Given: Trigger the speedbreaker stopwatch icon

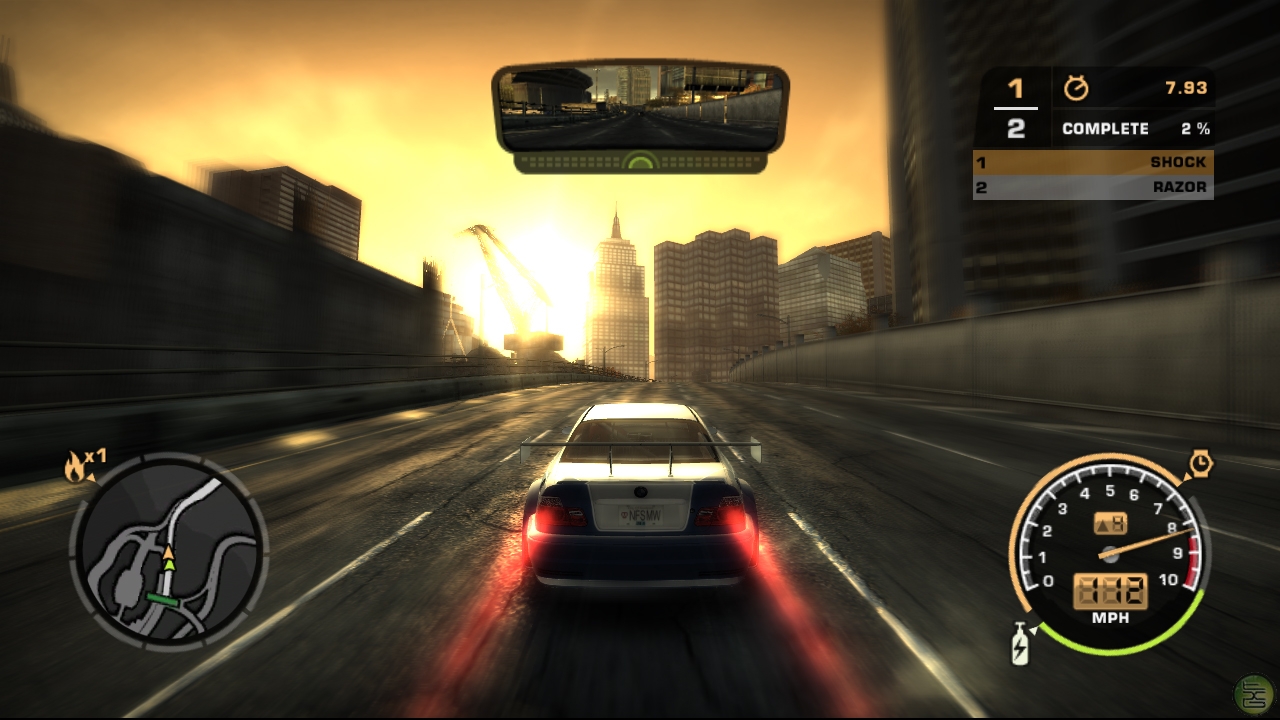Looking at the screenshot, I should [x=1200, y=464].
